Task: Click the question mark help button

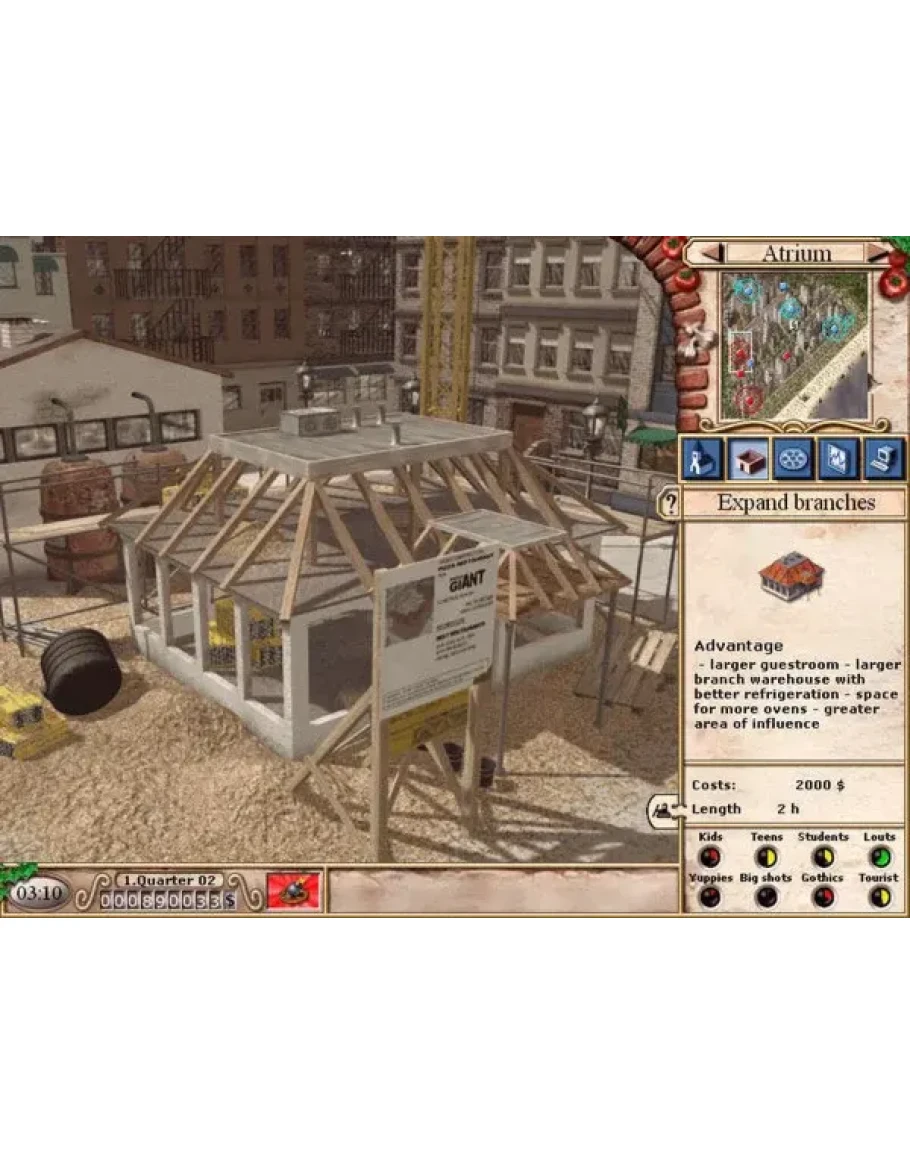Action: click(x=669, y=503)
